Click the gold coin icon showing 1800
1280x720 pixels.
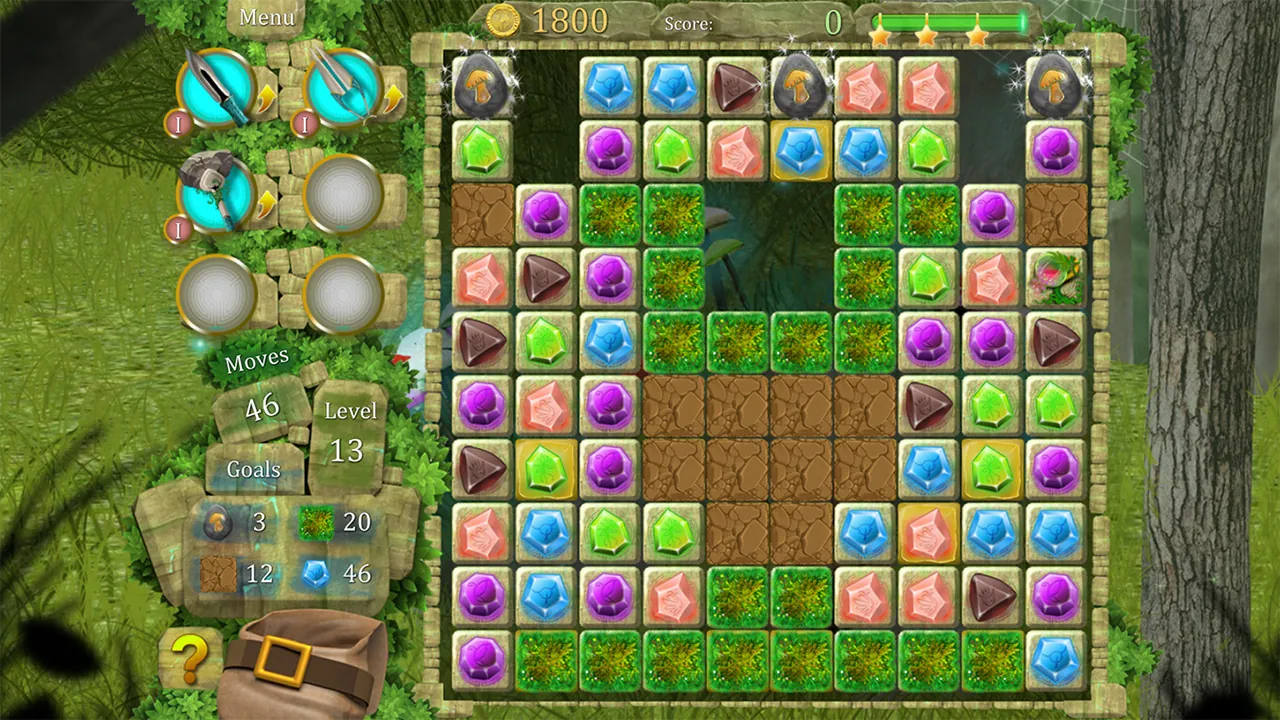pos(502,21)
